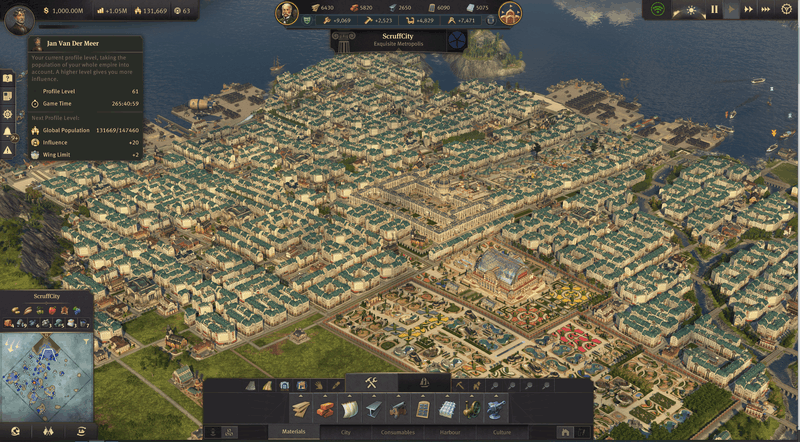Toggle the day and night sun icon
The width and height of the screenshot is (800, 442).
[x=692, y=10]
